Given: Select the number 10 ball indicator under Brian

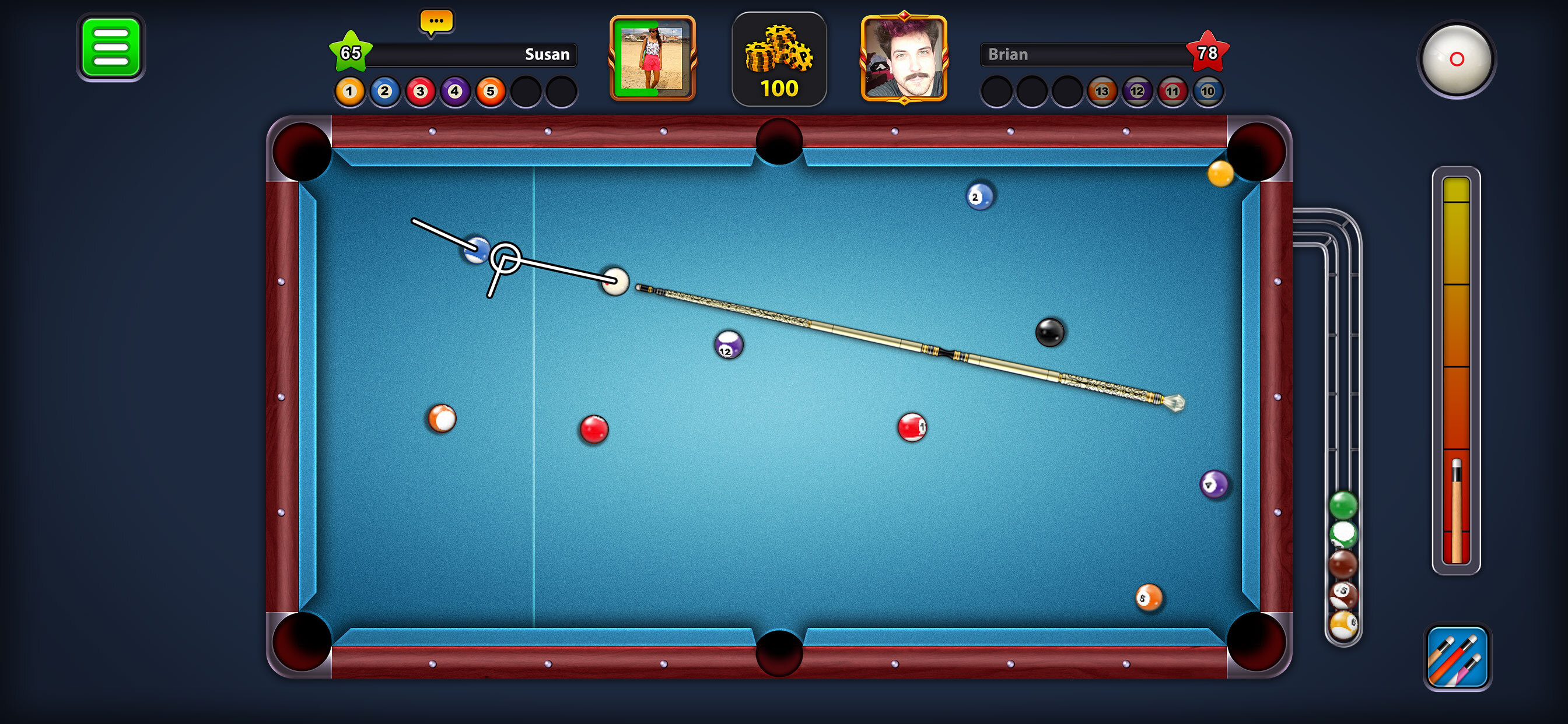Looking at the screenshot, I should [1209, 92].
